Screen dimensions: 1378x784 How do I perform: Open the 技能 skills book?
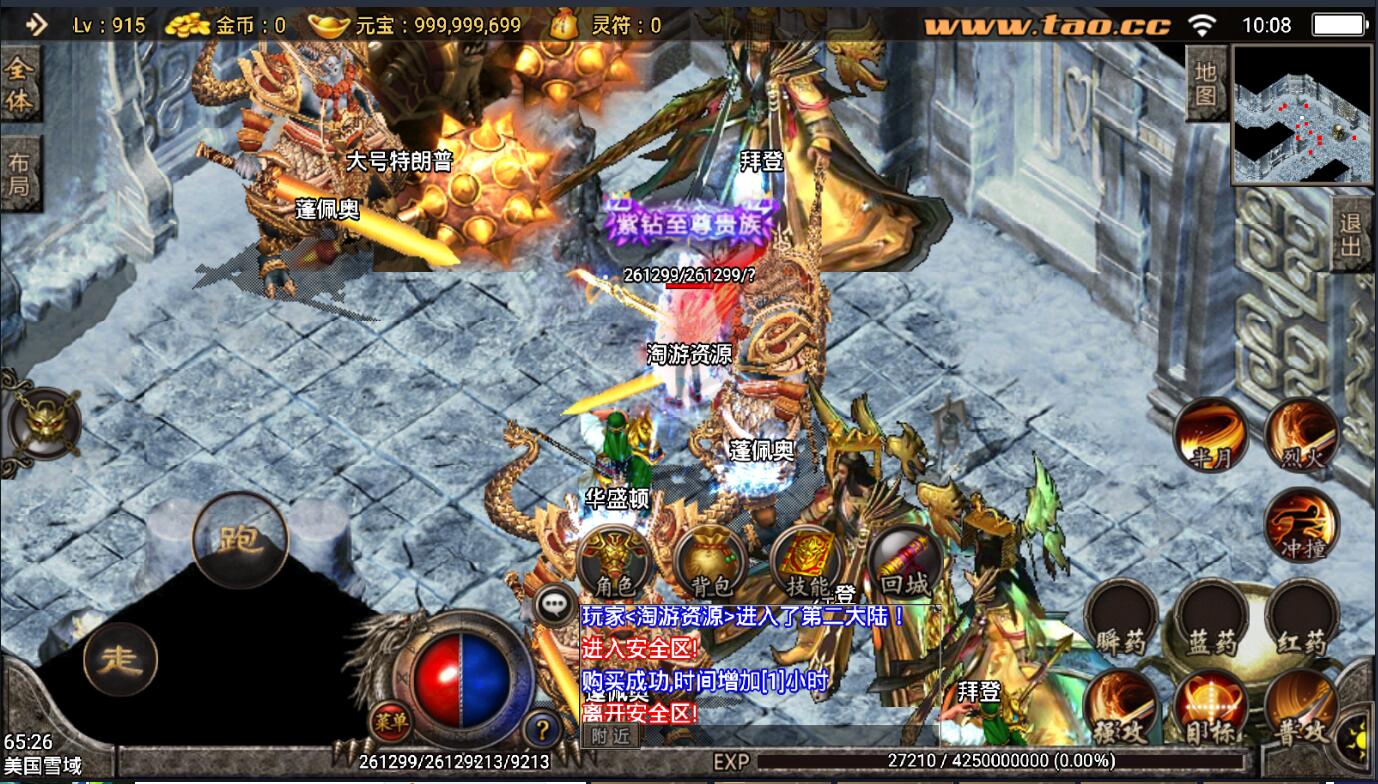click(x=807, y=561)
